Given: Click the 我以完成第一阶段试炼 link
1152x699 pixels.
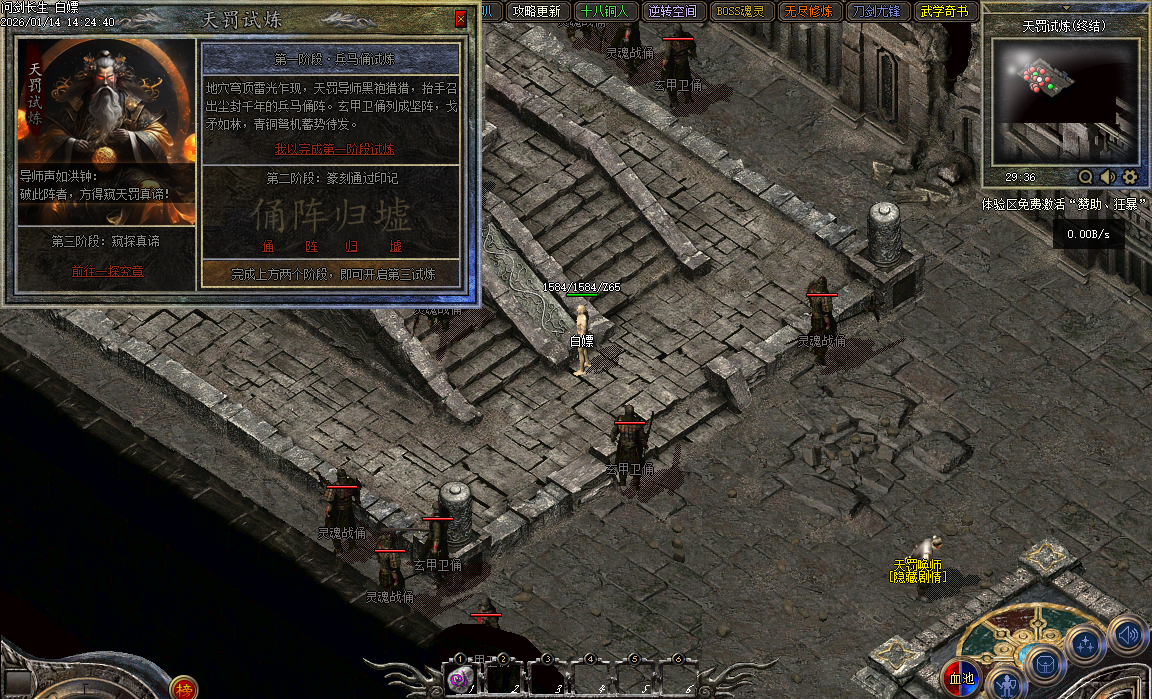Looking at the screenshot, I should [334, 149].
